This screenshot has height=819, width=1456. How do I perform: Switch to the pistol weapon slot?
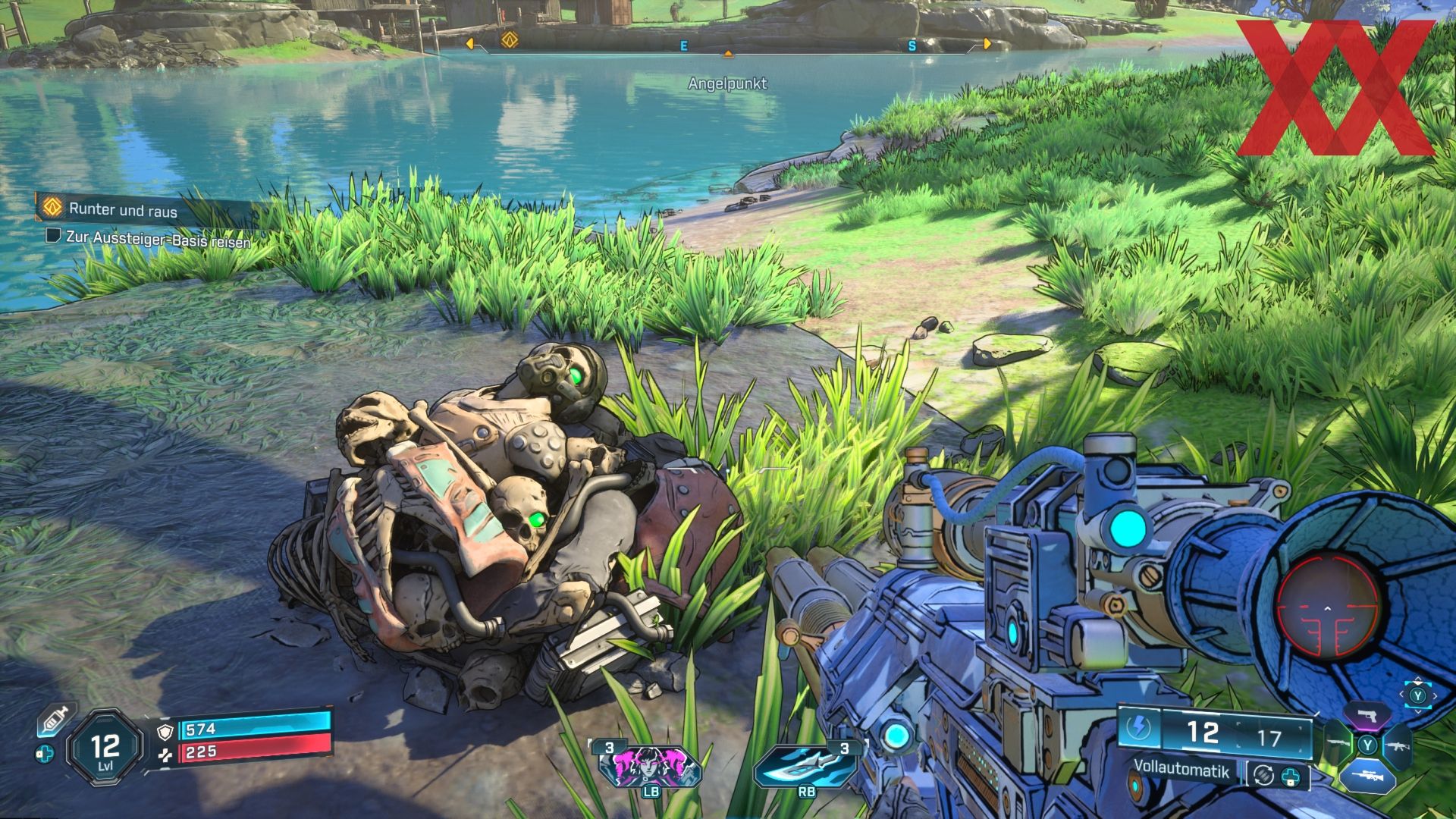1367,714
